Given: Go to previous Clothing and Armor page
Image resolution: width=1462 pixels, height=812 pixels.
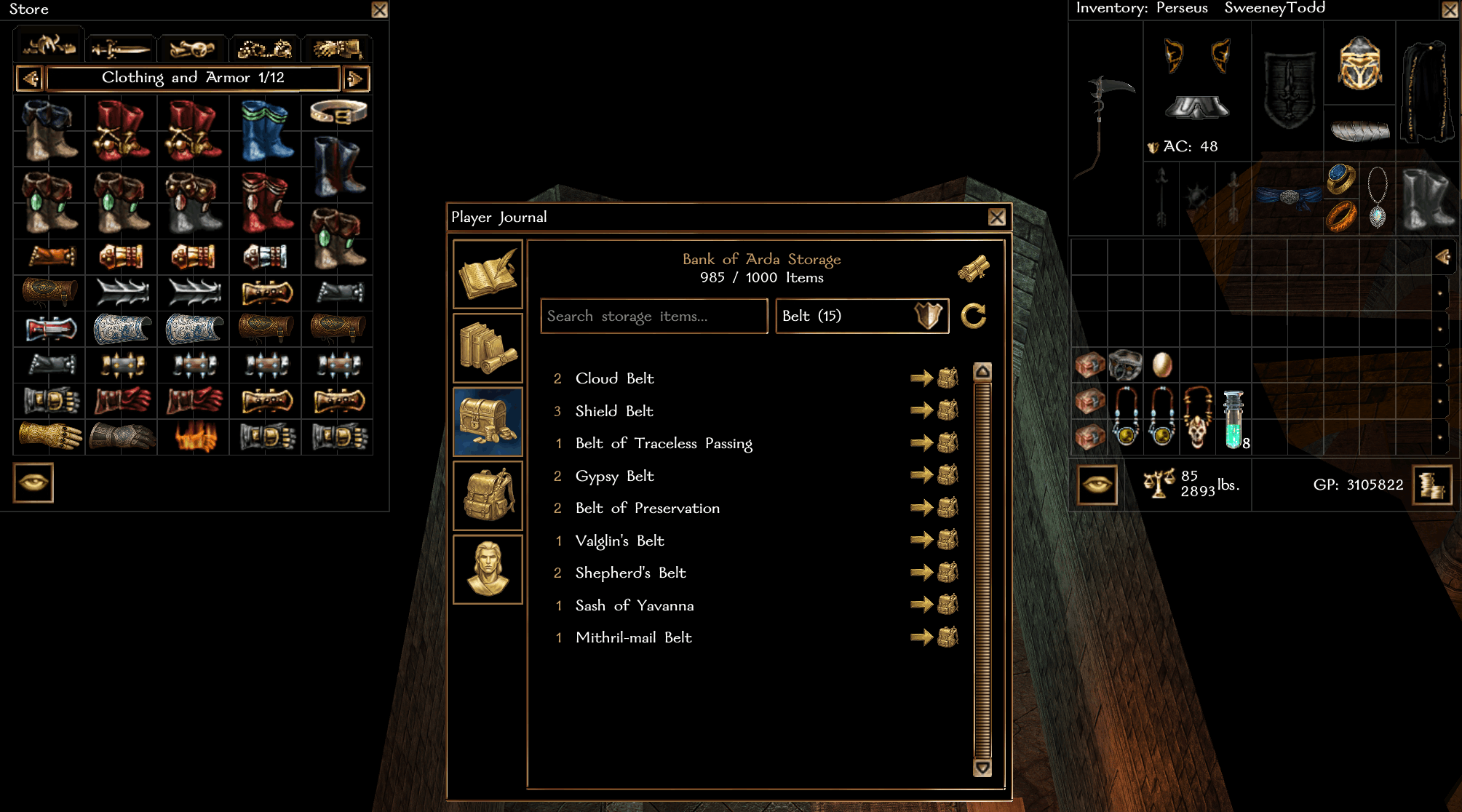Looking at the screenshot, I should coord(30,78).
